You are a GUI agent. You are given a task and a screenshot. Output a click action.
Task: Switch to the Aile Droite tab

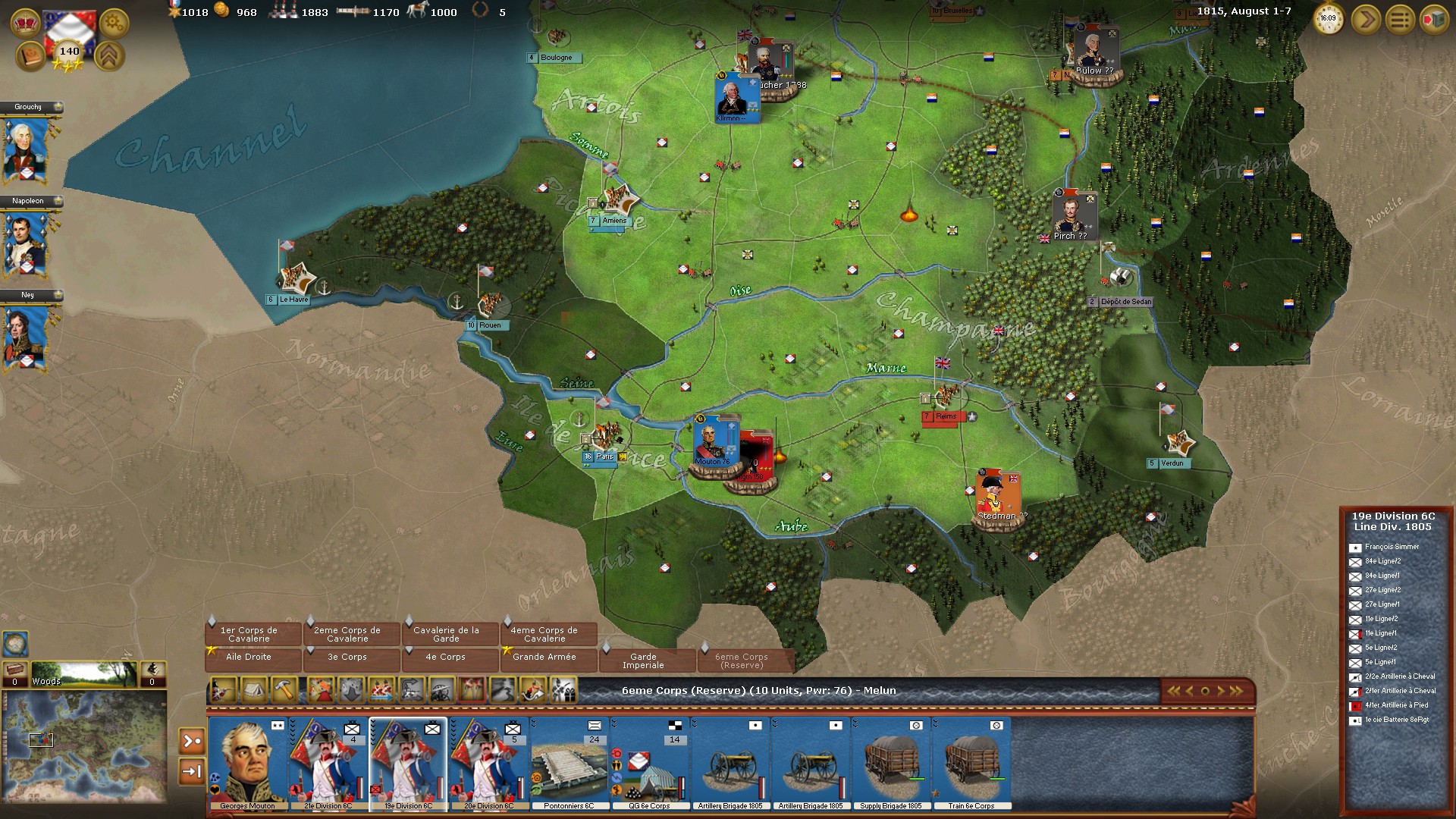point(249,657)
